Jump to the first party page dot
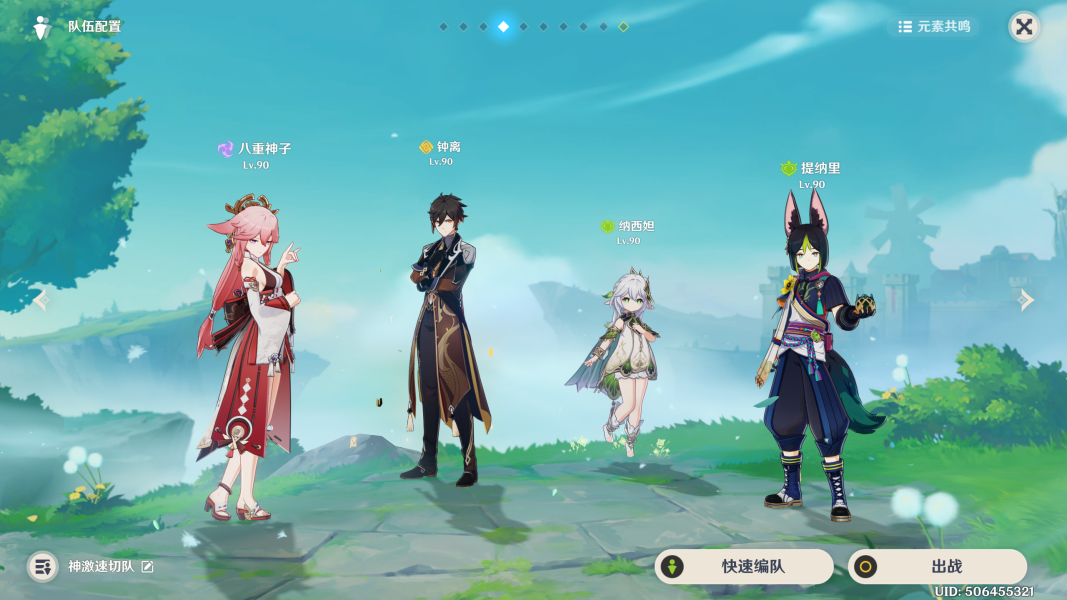Image resolution: width=1067 pixels, height=600 pixels. [443, 27]
